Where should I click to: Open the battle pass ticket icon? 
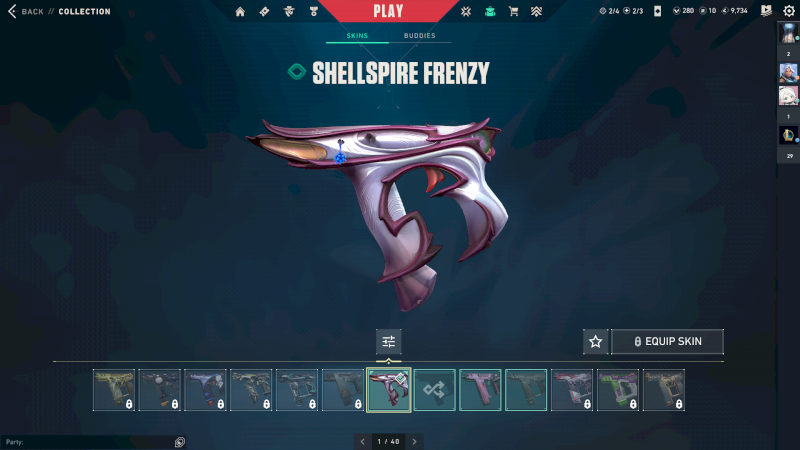click(x=264, y=12)
